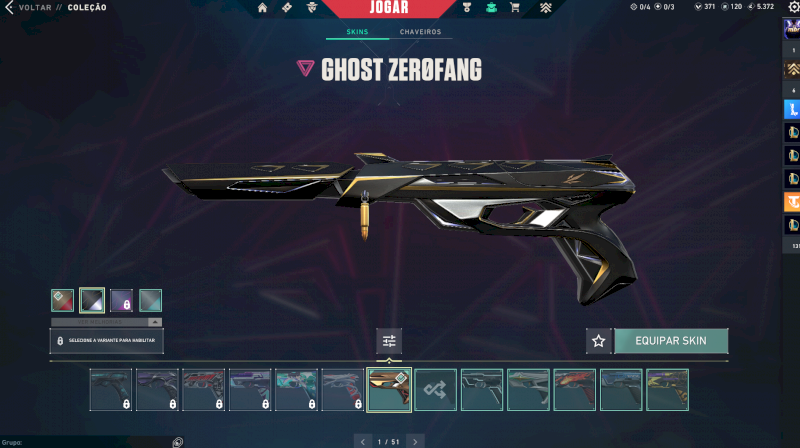This screenshot has width=800, height=448.
Task: Select the Skins tab
Action: [x=357, y=32]
